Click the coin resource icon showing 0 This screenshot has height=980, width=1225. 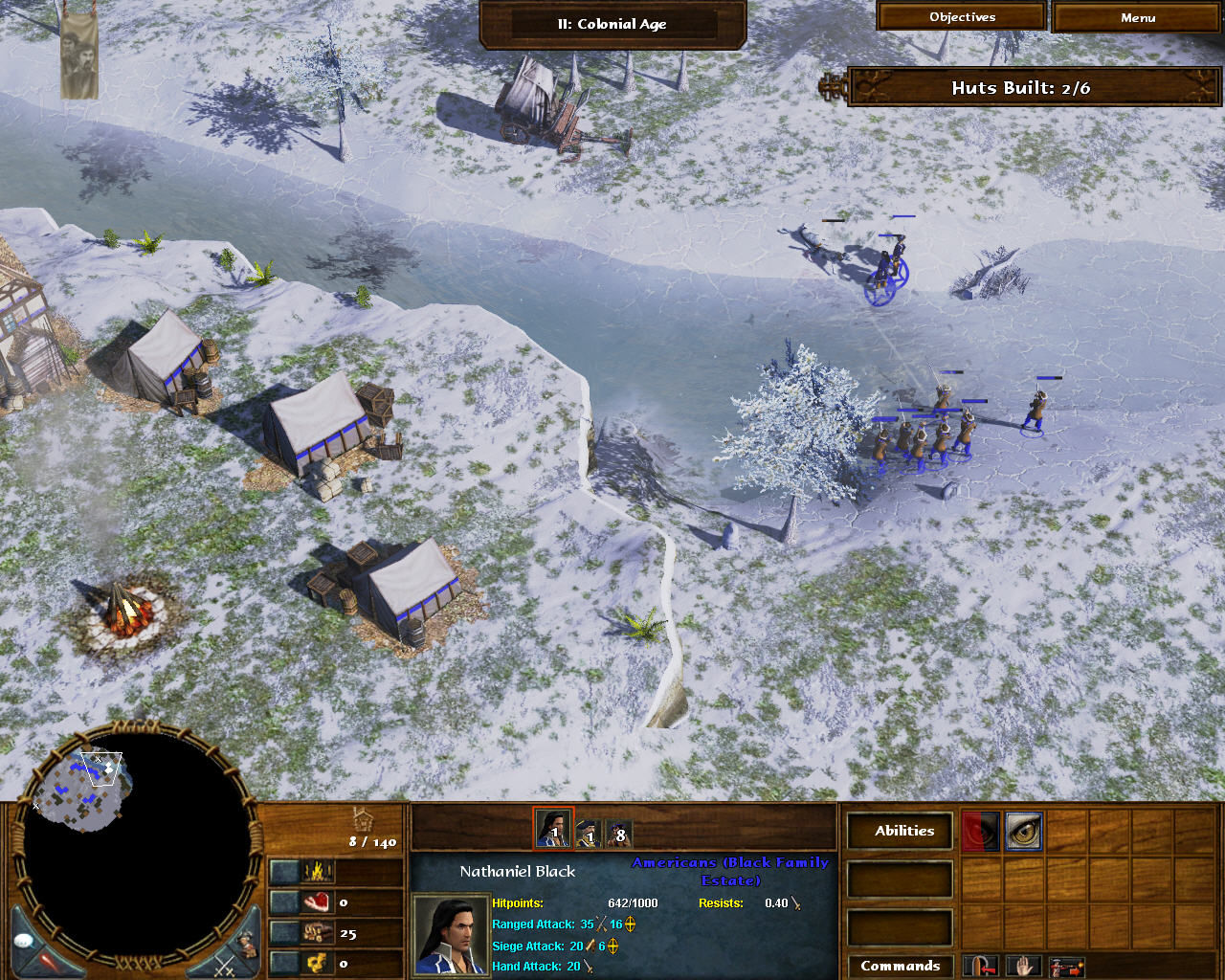pos(317,963)
